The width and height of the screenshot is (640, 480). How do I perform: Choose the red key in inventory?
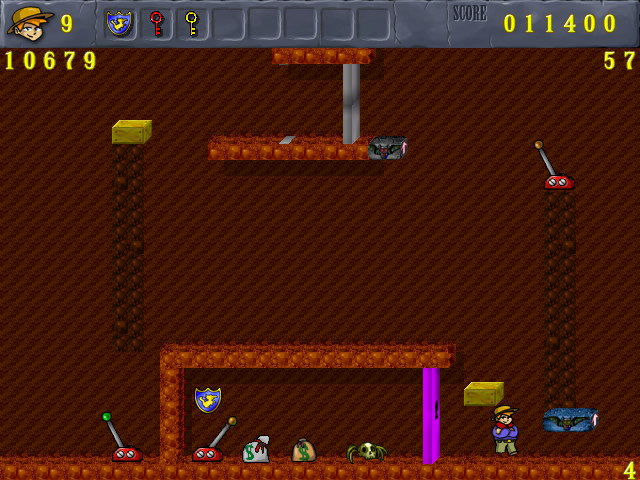tap(155, 22)
